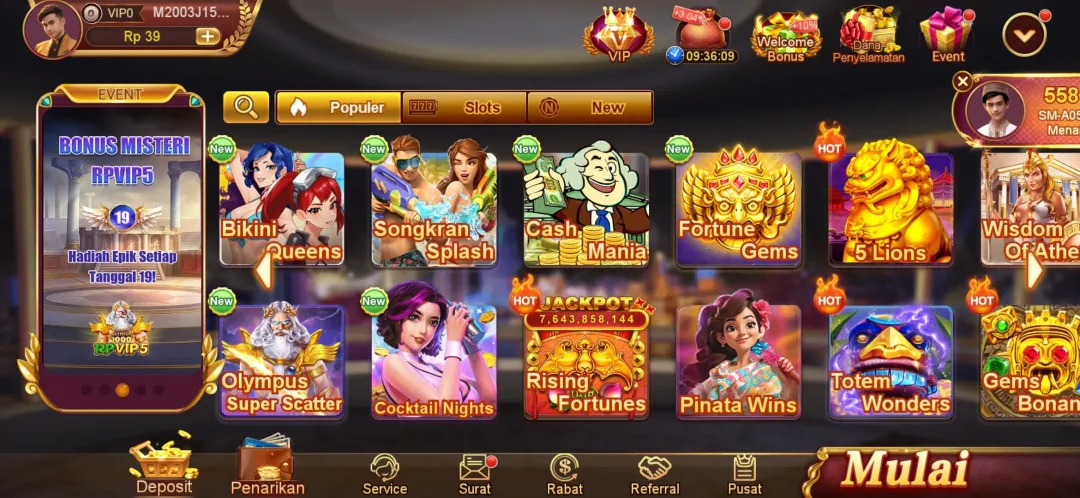Open the Rabat rebate menu
Screen dimensions: 1080x498
click(564, 473)
